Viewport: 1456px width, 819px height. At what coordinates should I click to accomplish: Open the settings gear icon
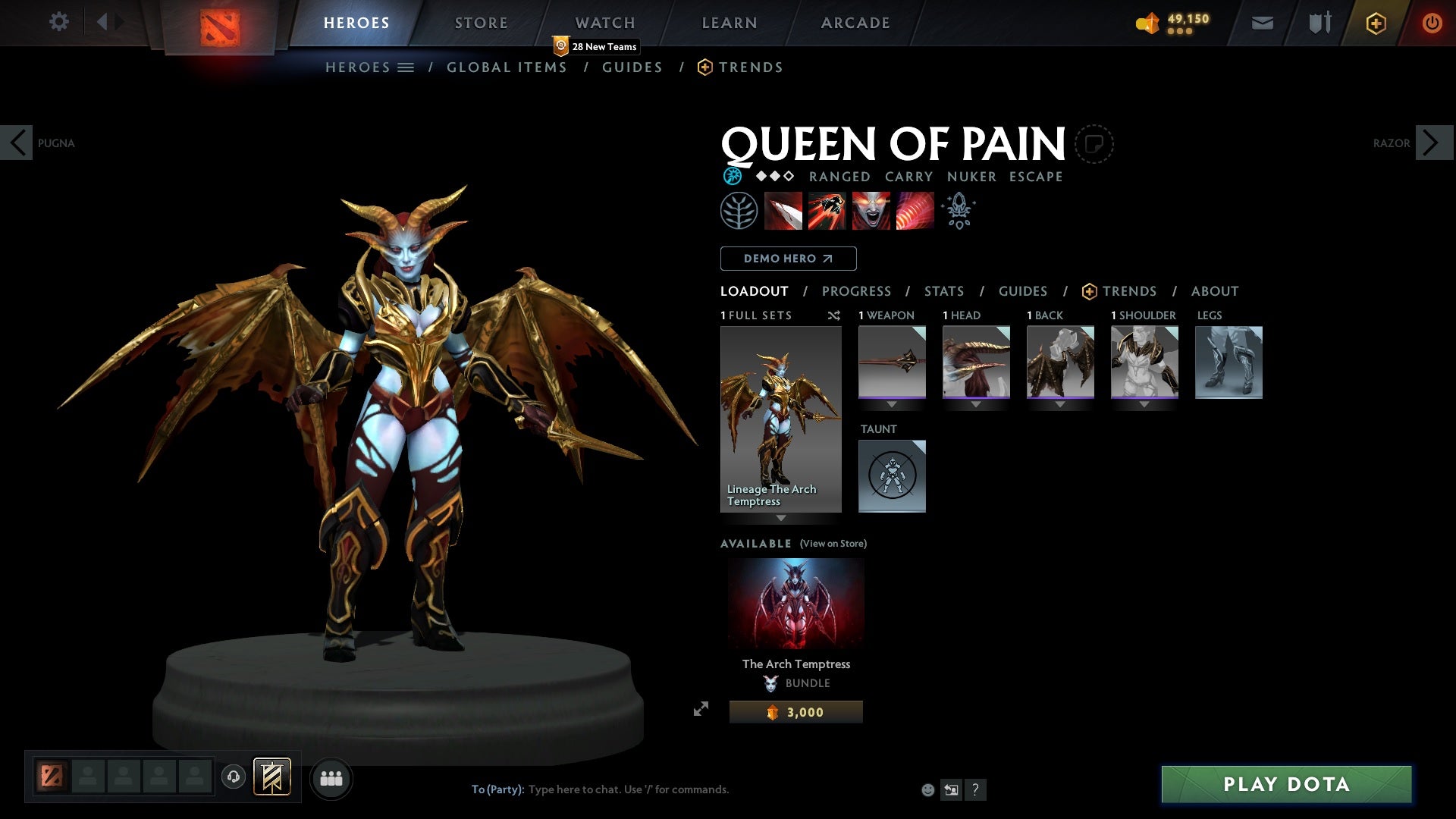(59, 21)
